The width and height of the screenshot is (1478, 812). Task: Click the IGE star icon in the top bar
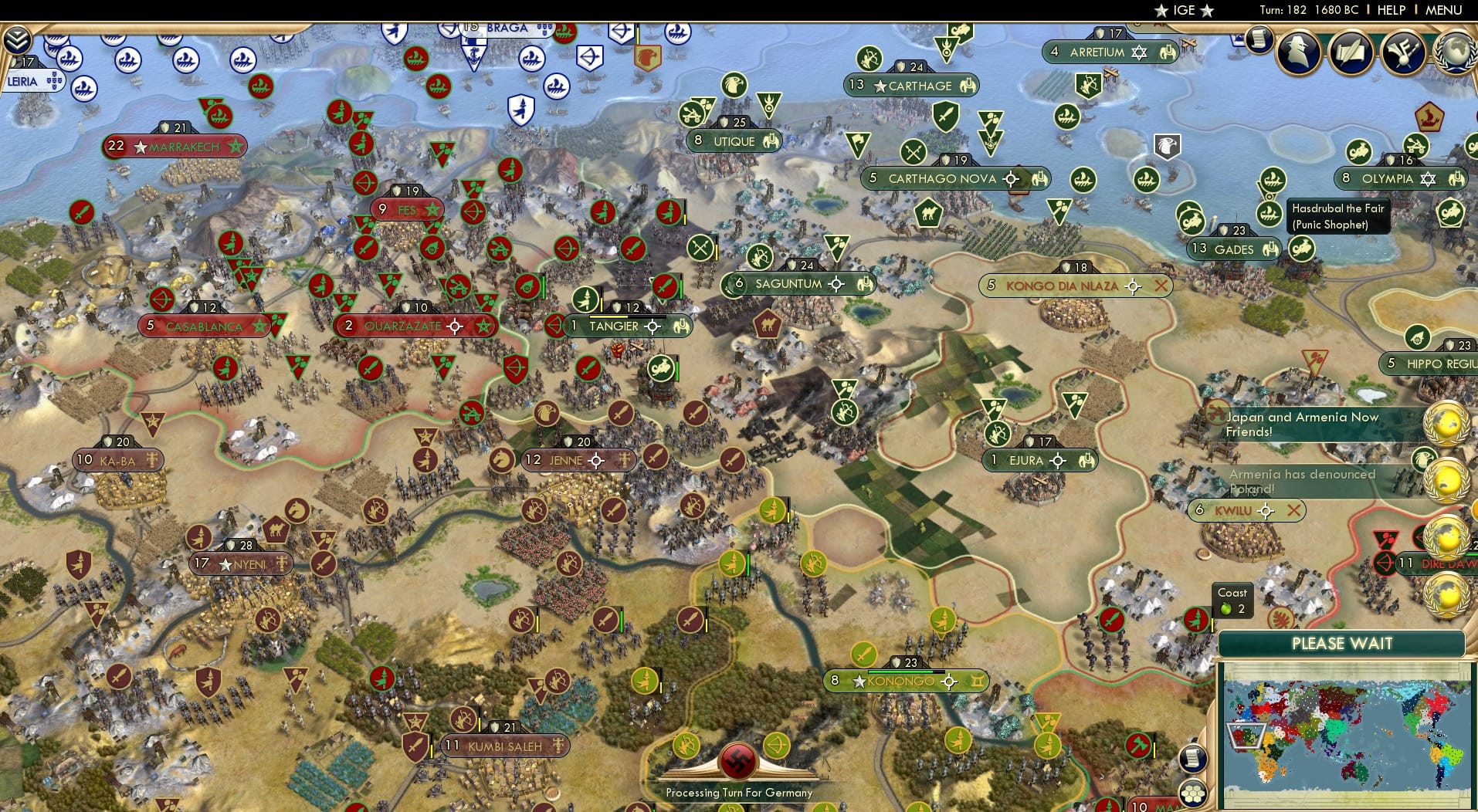[x=1161, y=11]
